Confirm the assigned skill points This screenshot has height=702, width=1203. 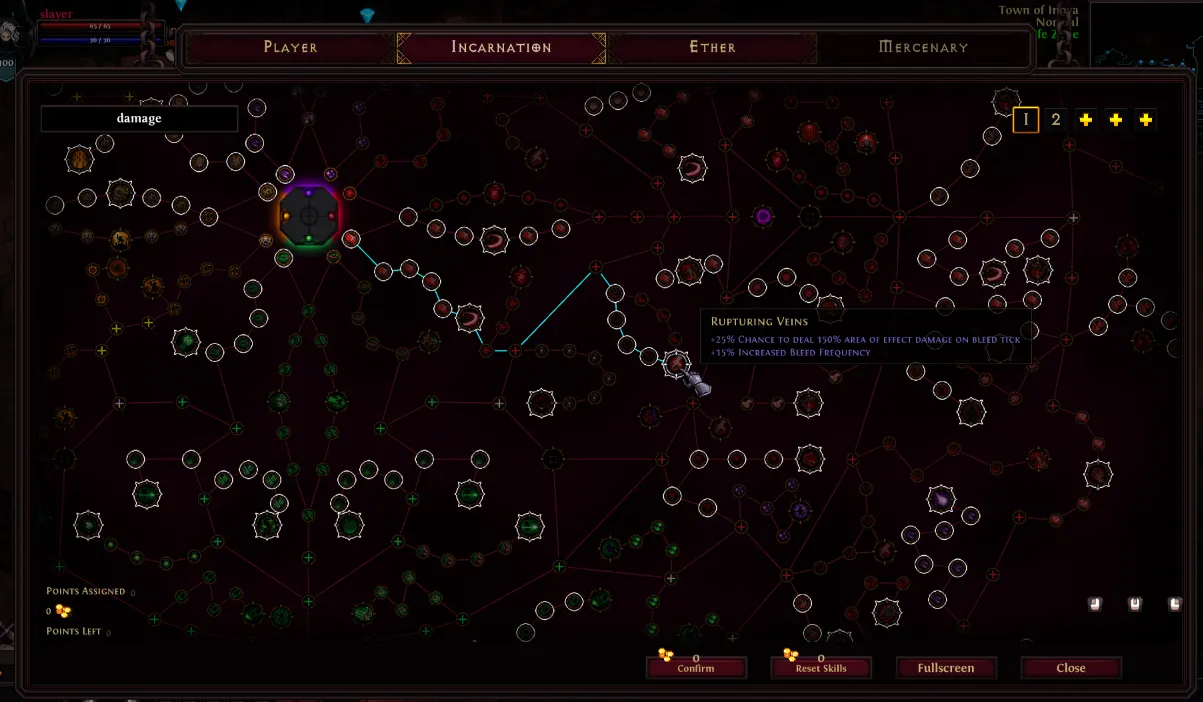point(695,668)
